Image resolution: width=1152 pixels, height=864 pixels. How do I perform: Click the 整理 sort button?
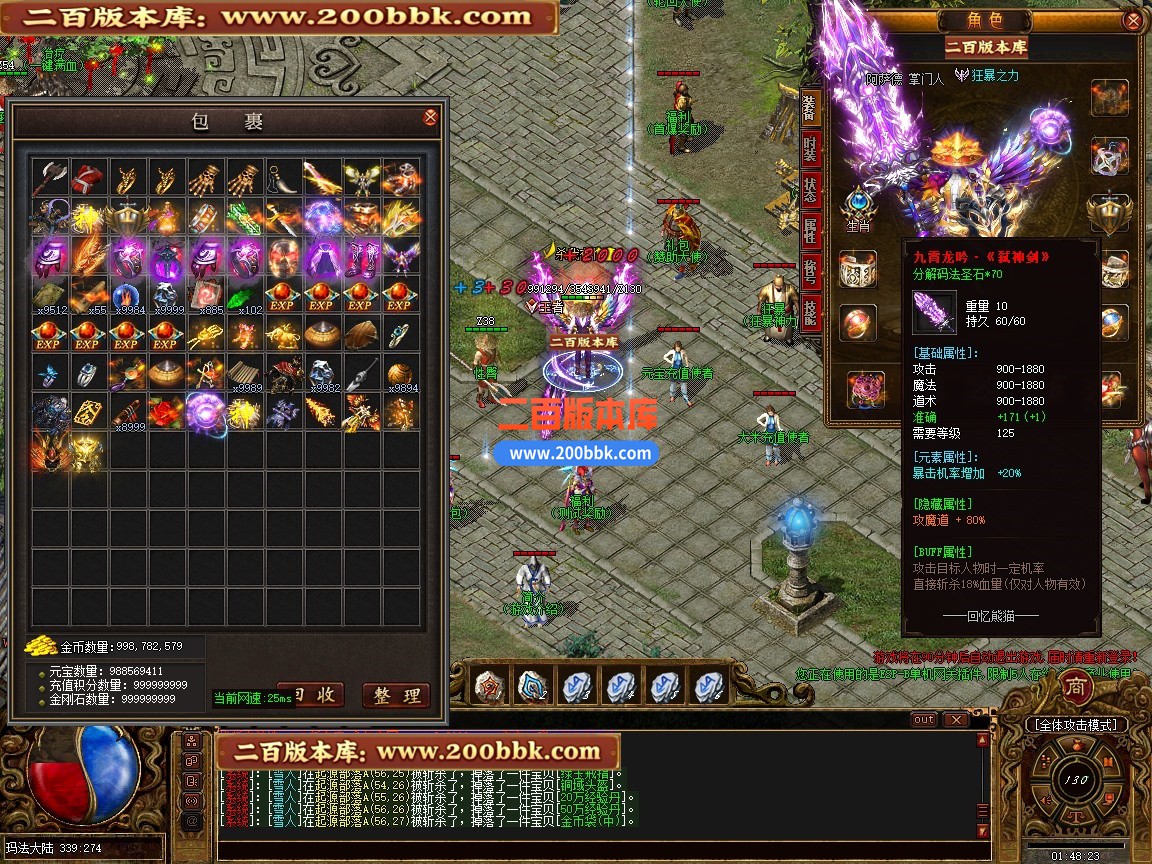[x=395, y=695]
